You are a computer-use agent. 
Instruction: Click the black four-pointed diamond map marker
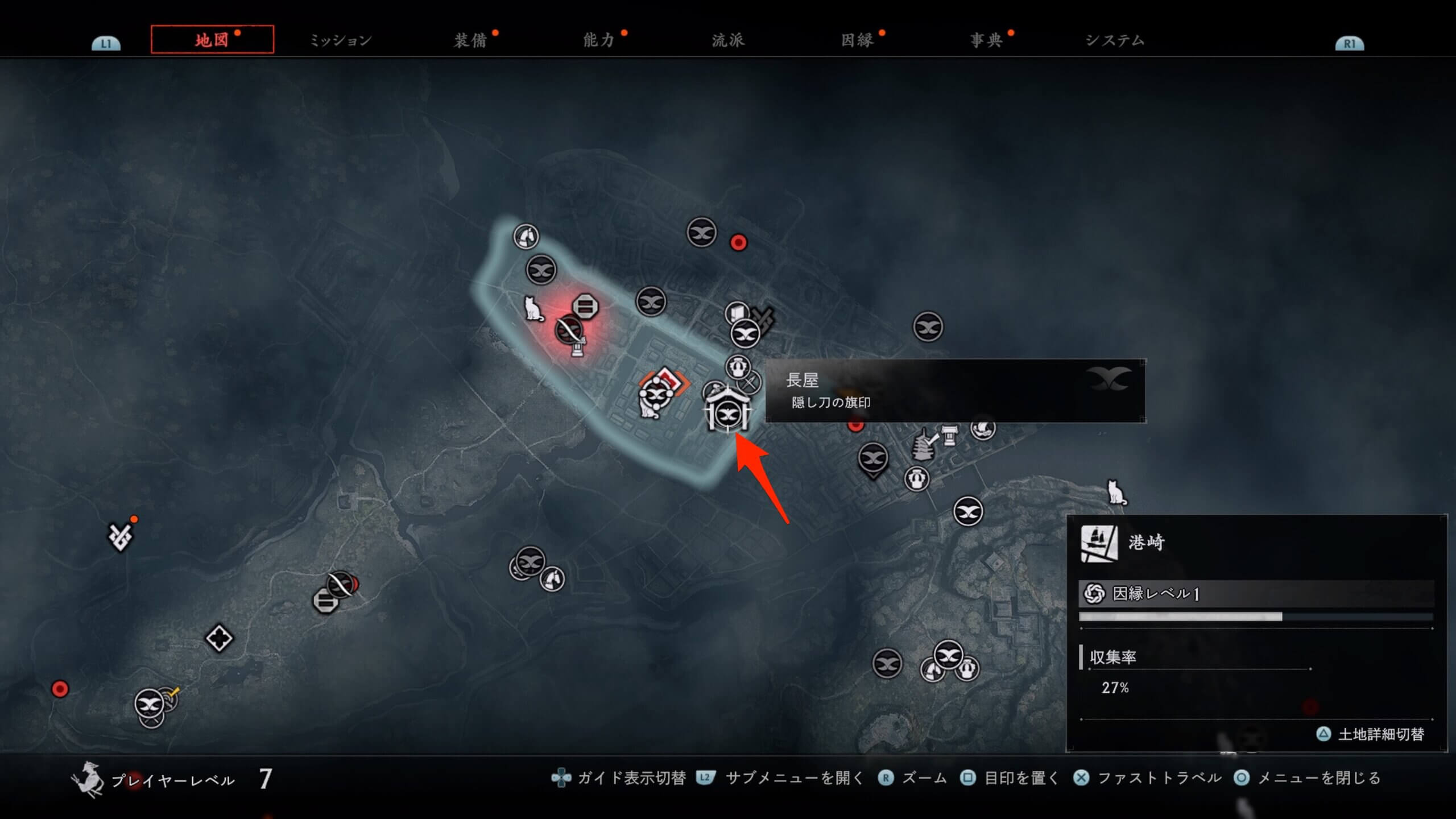219,638
